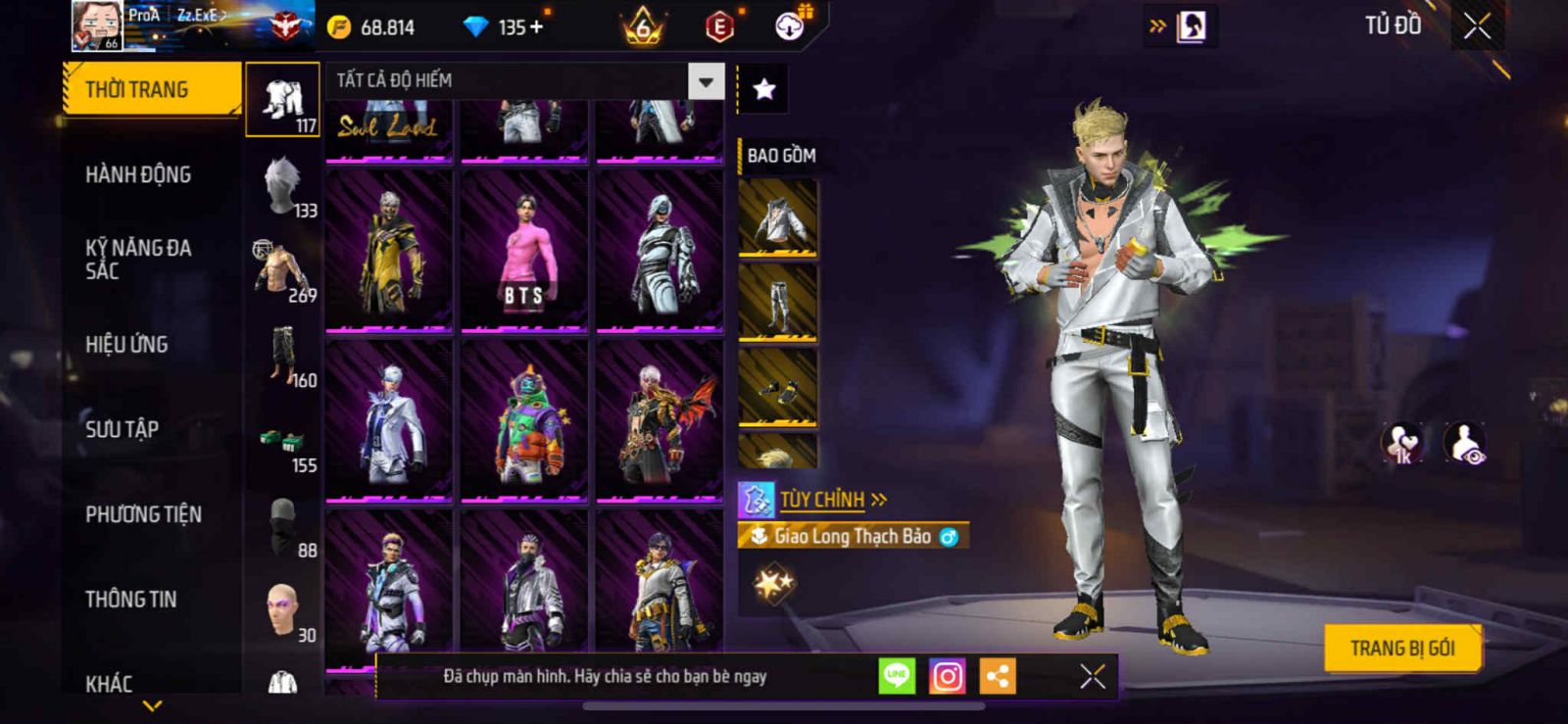Expand the TẤT CẢ ĐỘ HIẾM rarity dropdown
This screenshot has height=724, width=1568.
706,81
